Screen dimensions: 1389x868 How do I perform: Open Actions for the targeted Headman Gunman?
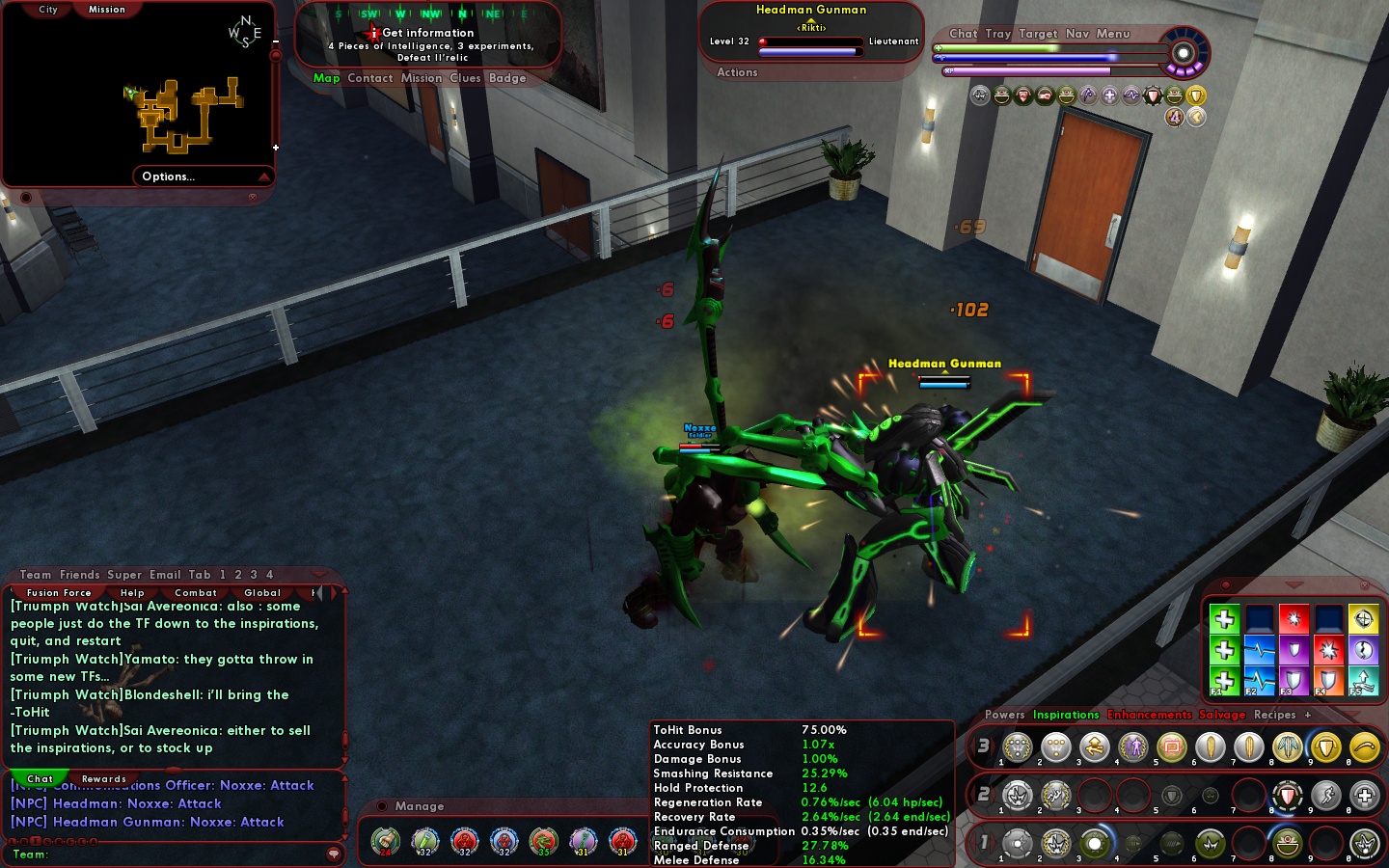737,72
